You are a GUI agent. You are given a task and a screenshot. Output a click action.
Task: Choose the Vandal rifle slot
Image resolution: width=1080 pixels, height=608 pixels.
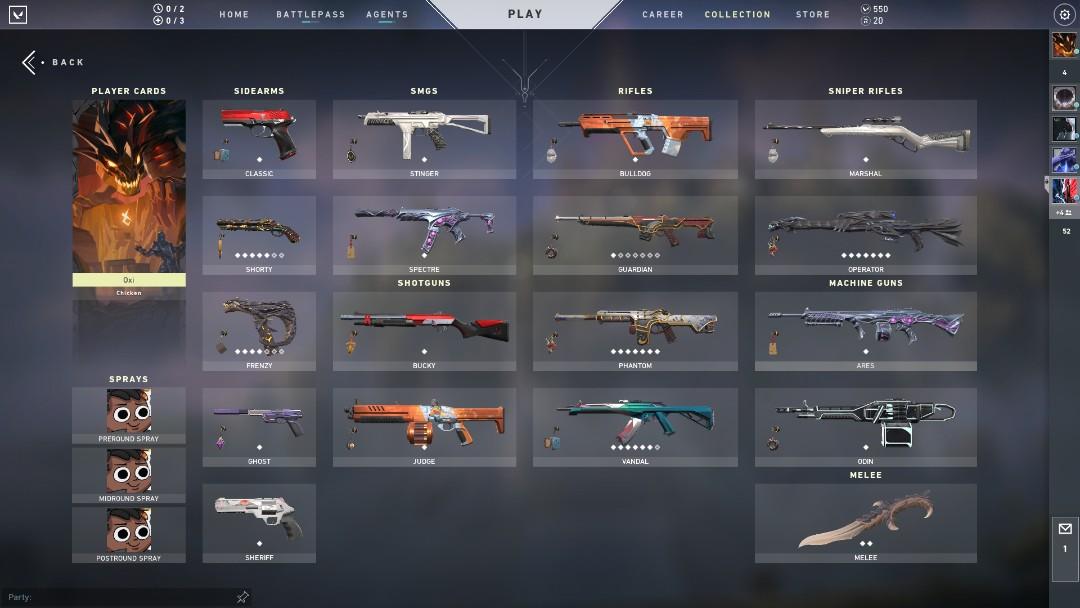(635, 427)
